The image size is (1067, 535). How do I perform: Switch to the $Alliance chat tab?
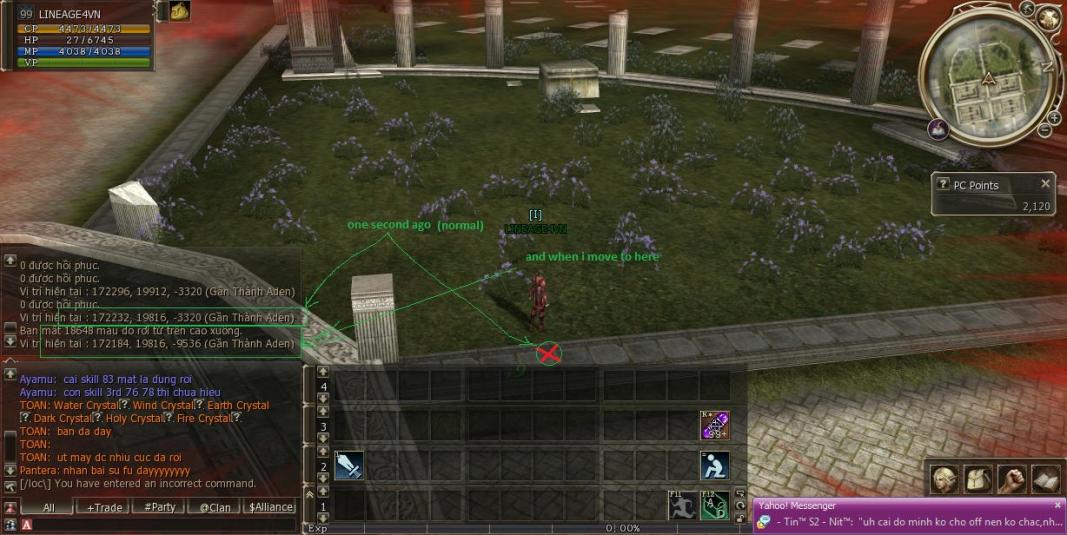point(271,507)
